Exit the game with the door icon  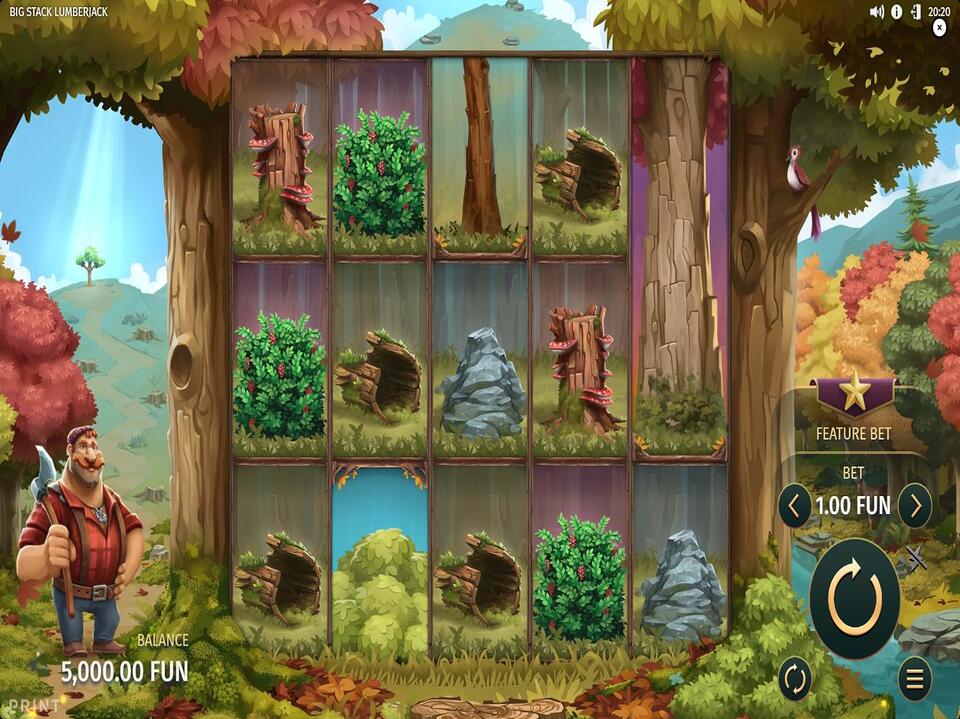pos(915,12)
